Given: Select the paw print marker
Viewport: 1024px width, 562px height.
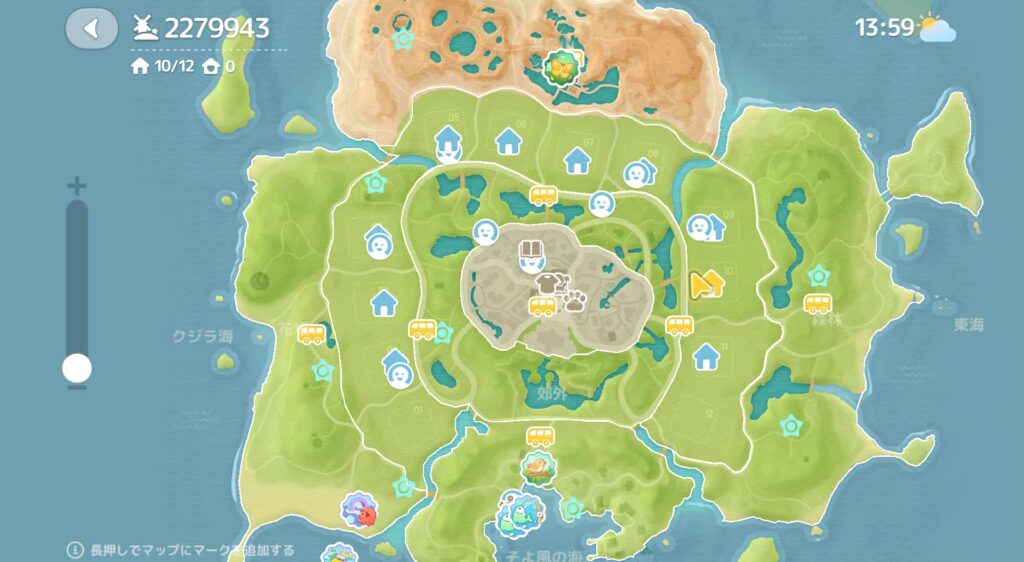Looking at the screenshot, I should pos(575,300).
